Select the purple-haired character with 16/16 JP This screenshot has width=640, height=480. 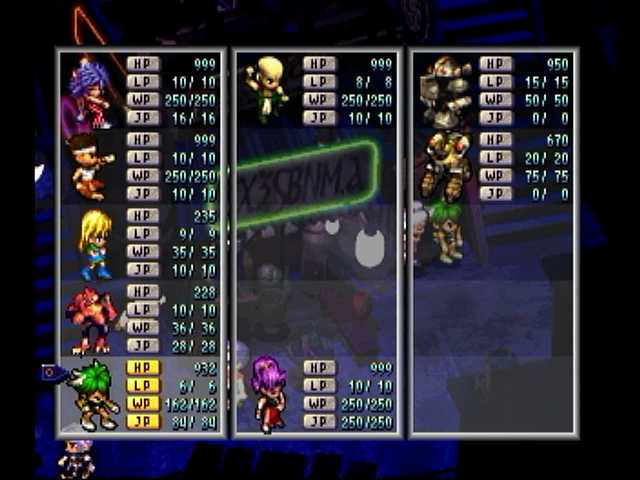(89, 92)
